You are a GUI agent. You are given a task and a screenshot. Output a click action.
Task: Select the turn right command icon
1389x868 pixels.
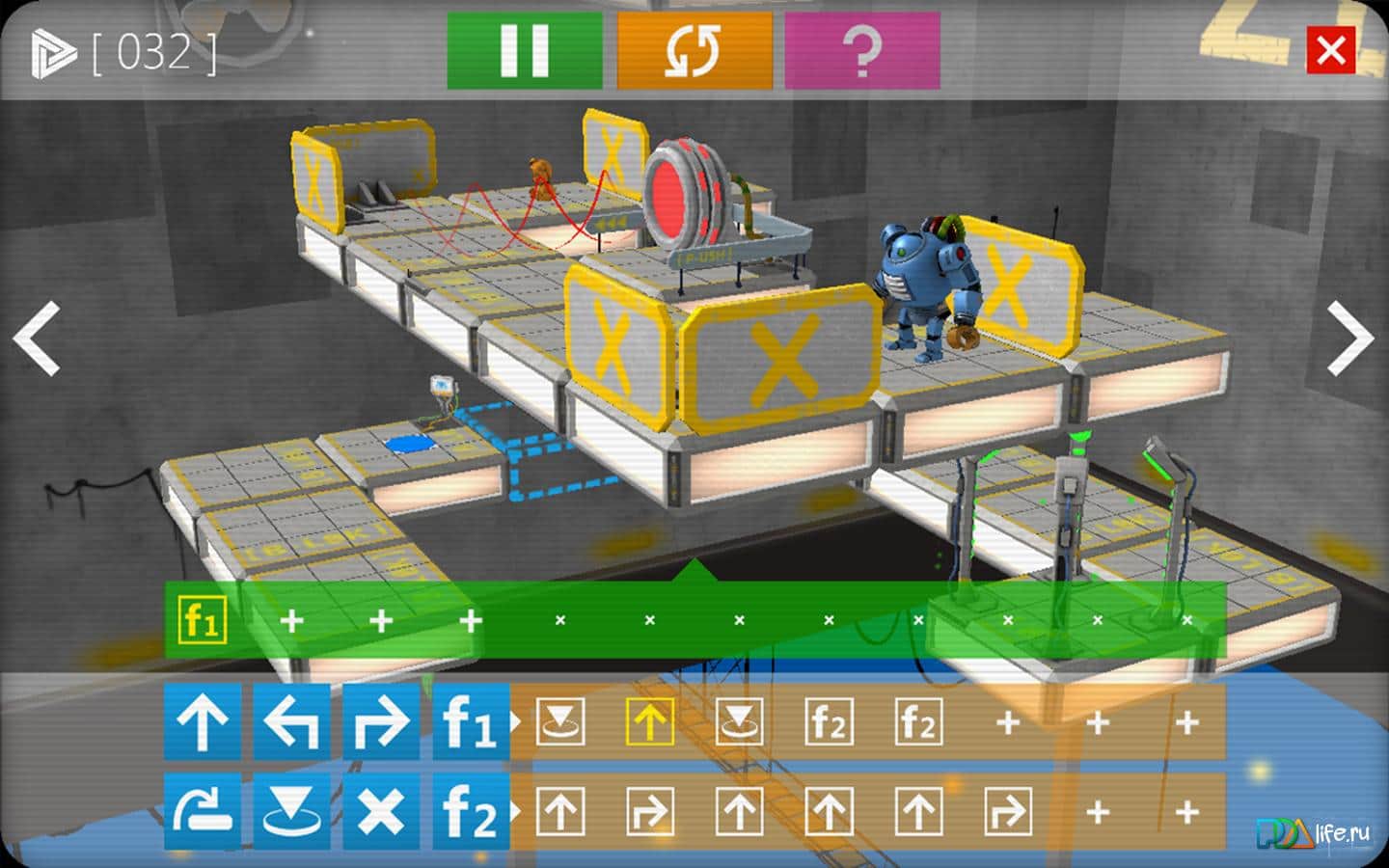[382, 720]
